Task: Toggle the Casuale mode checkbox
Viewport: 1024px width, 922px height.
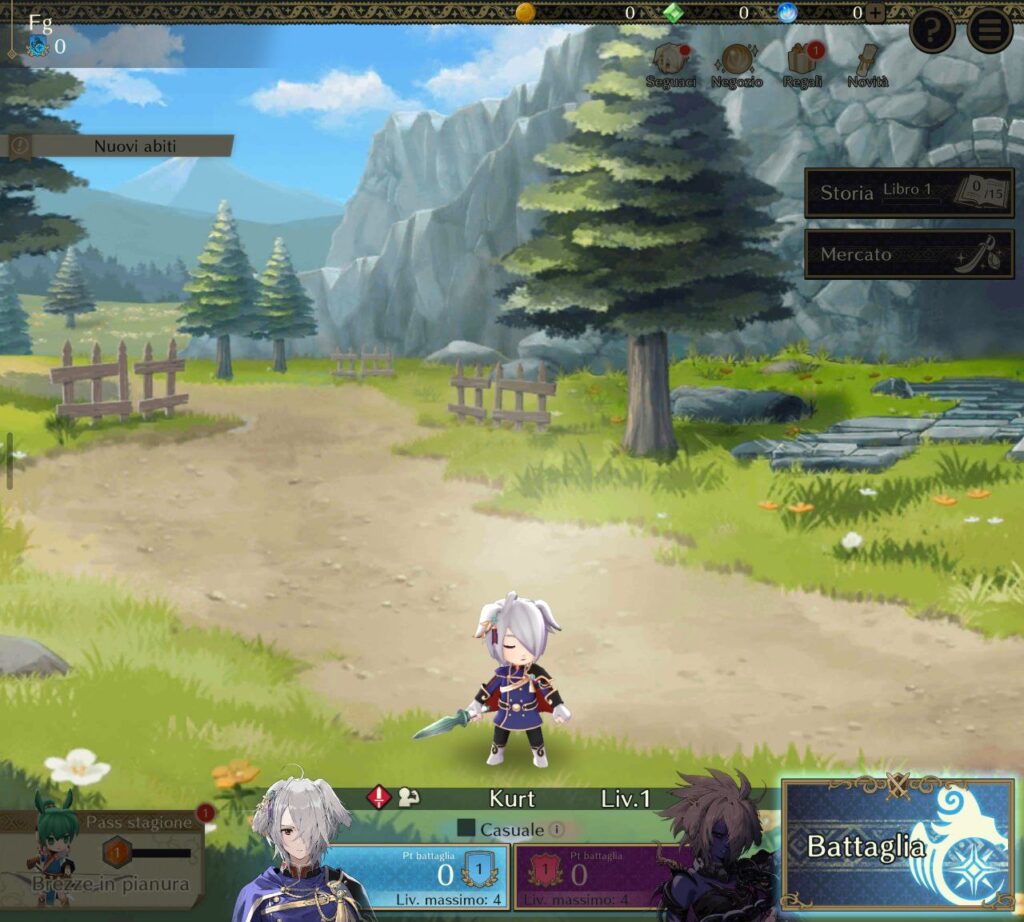Action: click(x=465, y=828)
